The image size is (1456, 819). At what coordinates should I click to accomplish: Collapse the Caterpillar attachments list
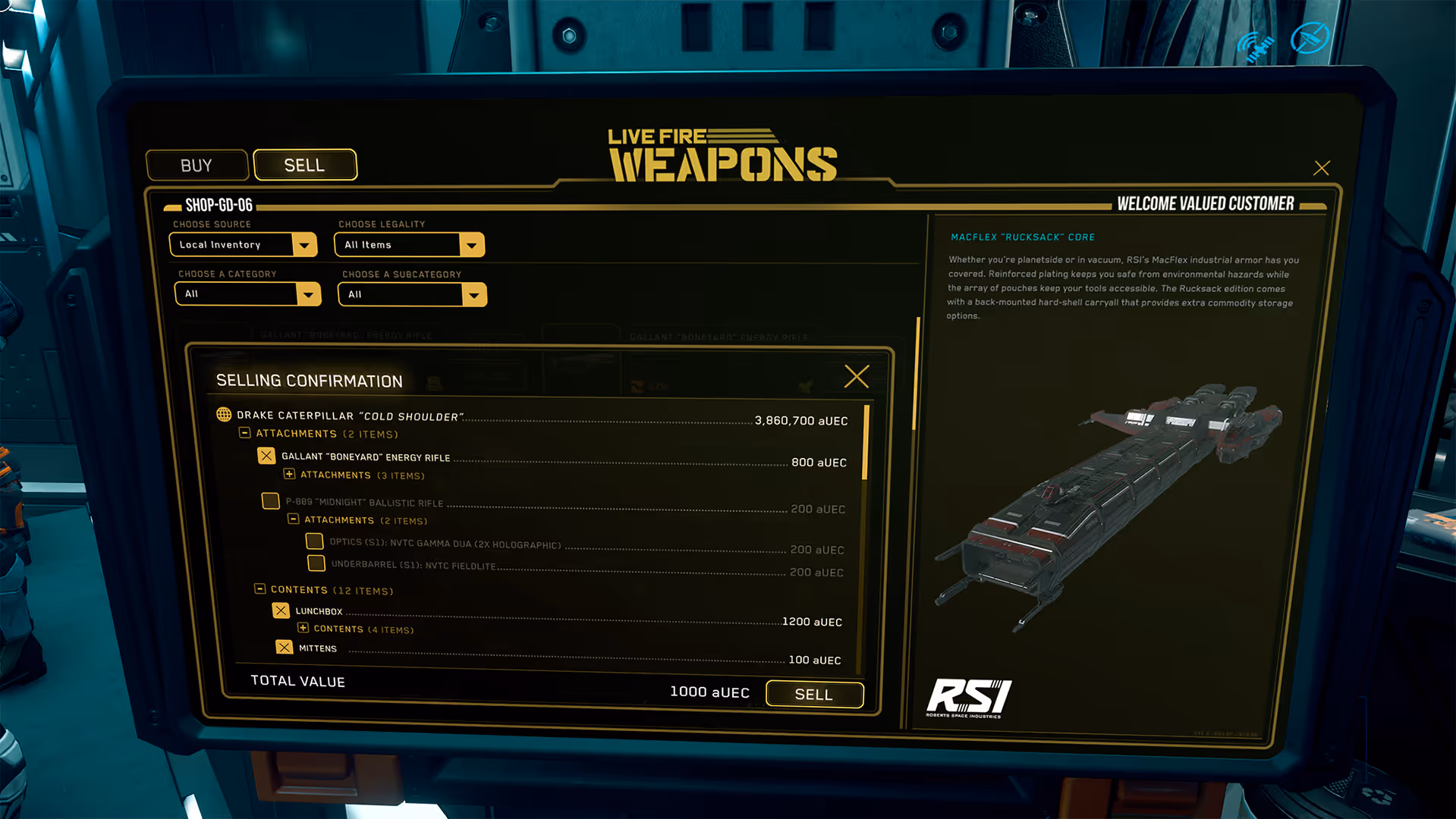pyautogui.click(x=245, y=433)
